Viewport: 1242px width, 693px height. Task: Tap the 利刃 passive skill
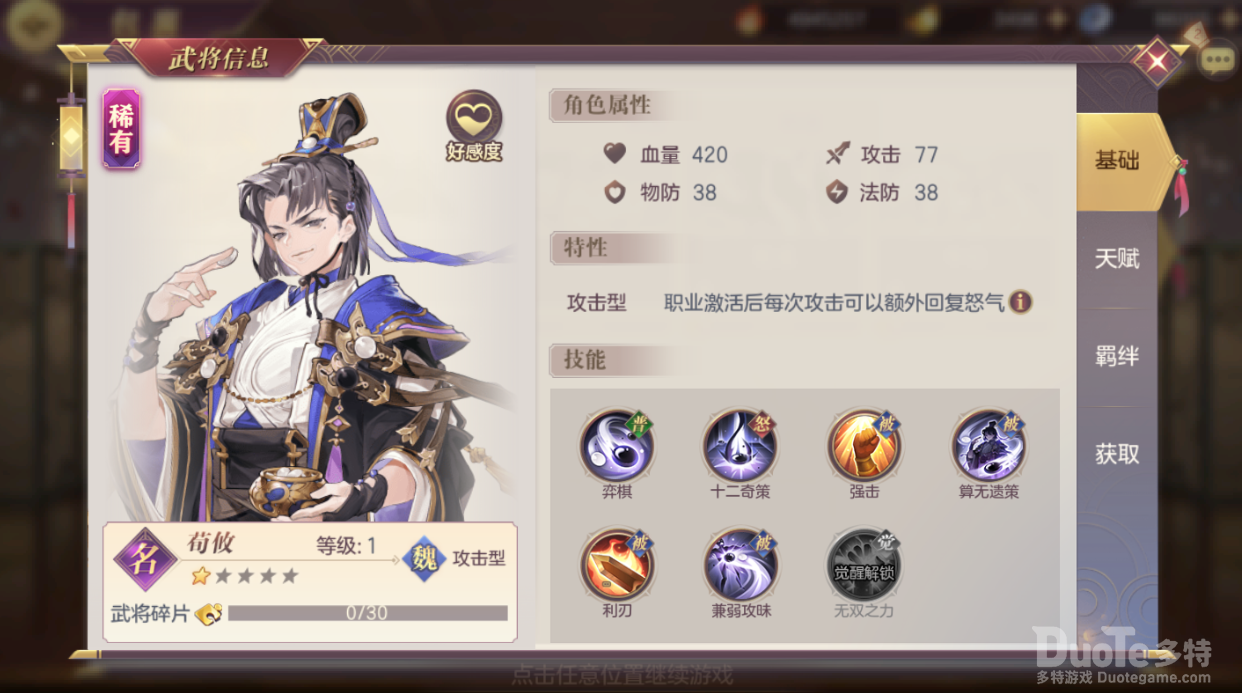(x=616, y=565)
